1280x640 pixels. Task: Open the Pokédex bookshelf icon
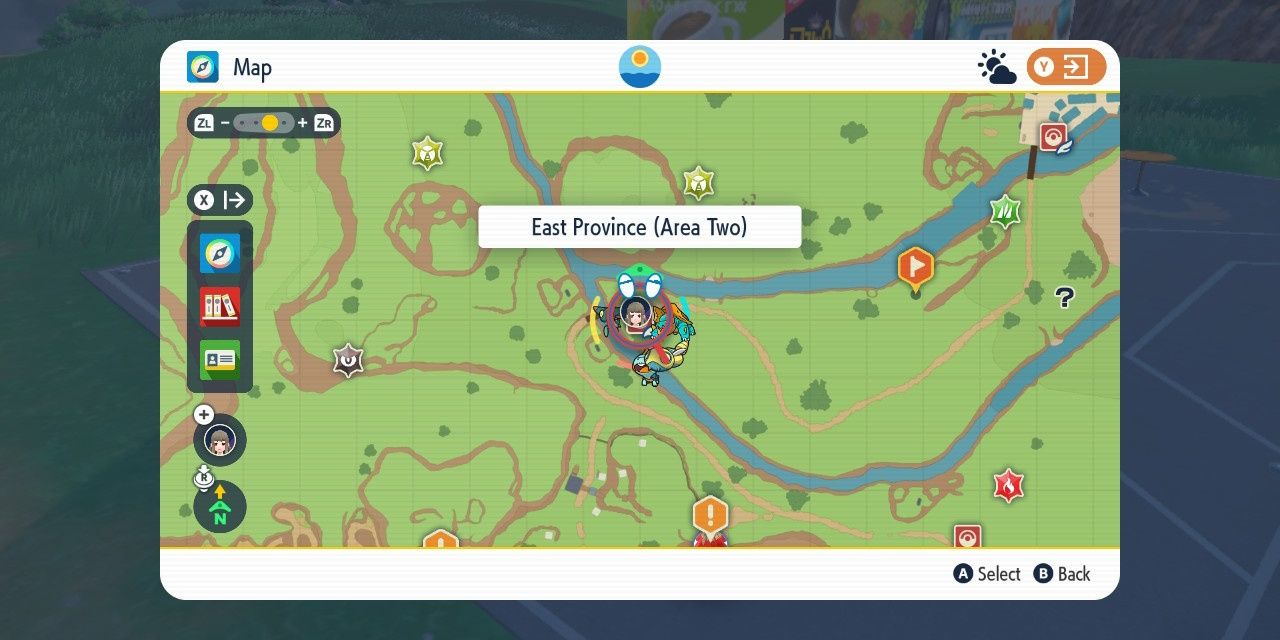click(220, 307)
